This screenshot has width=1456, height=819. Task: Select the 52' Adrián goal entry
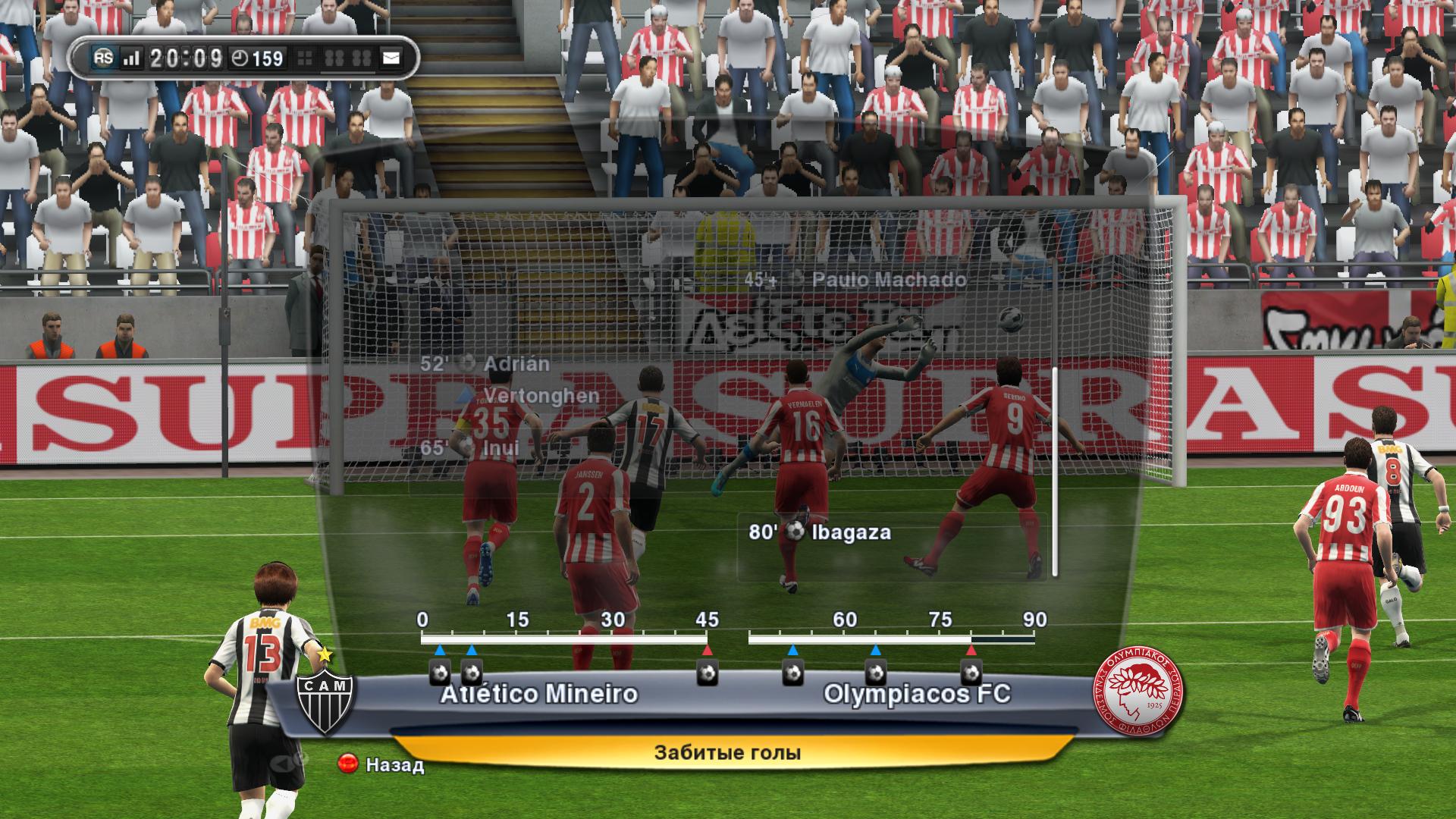[x=485, y=364]
